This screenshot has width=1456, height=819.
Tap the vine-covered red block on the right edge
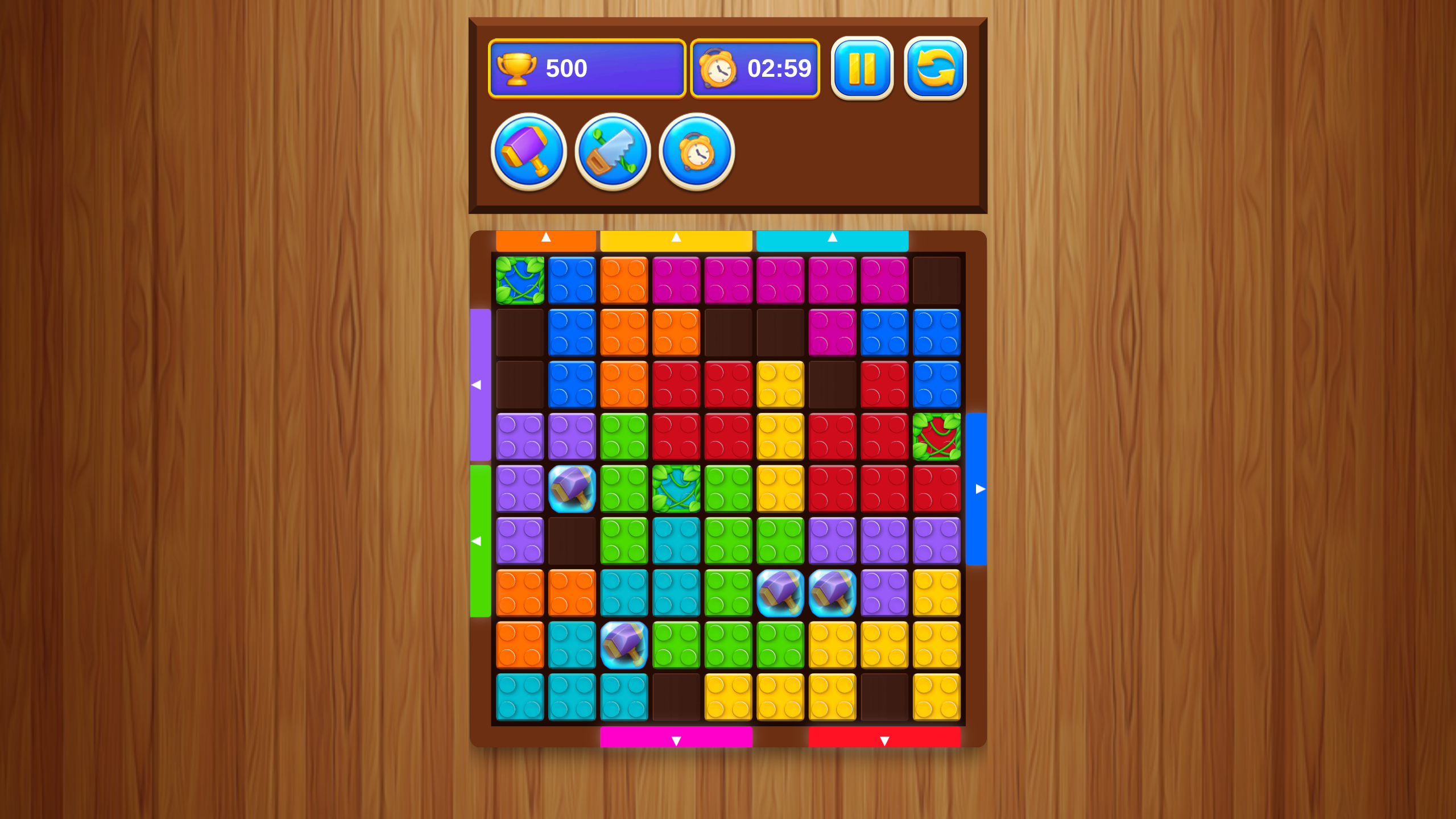click(x=937, y=436)
